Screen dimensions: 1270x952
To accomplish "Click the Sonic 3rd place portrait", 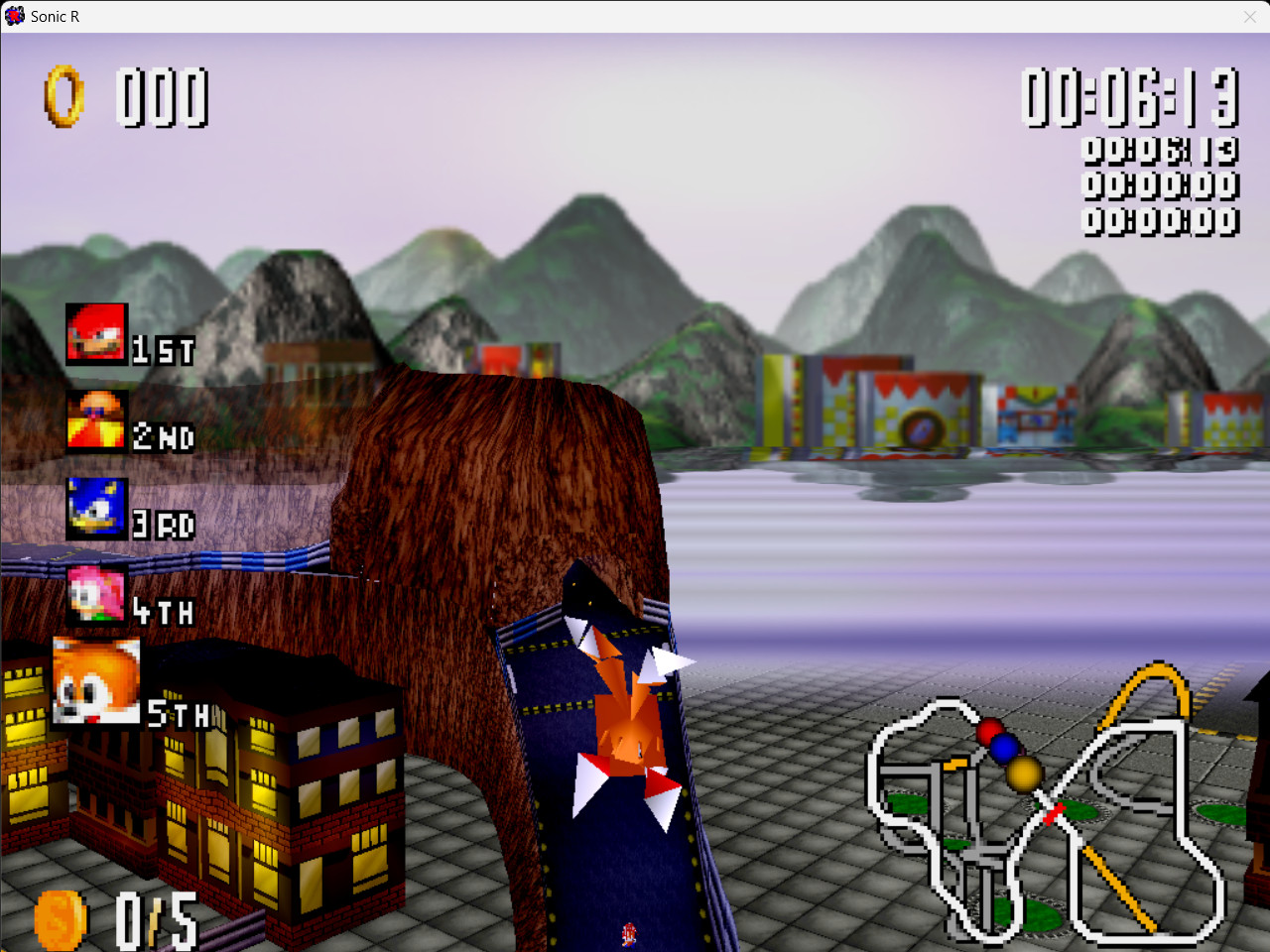I will pos(94,508).
